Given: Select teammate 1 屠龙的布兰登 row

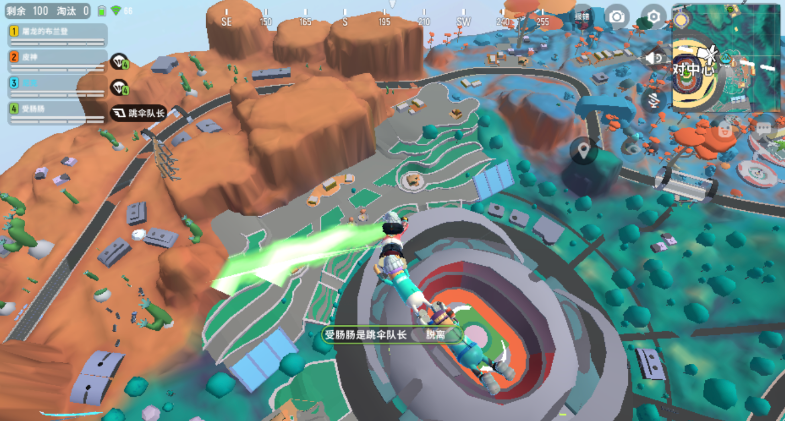Looking at the screenshot, I should (58, 33).
